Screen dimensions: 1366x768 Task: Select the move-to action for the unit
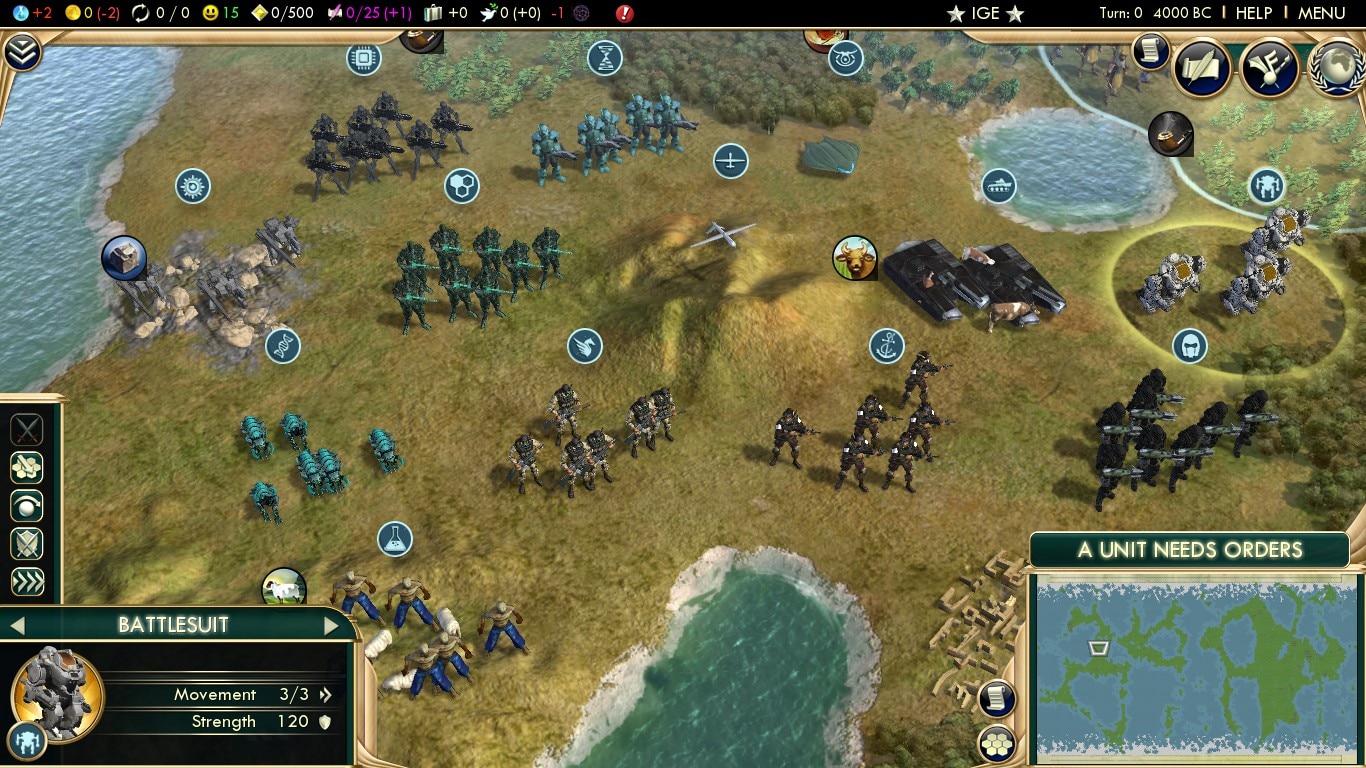pos(27,467)
